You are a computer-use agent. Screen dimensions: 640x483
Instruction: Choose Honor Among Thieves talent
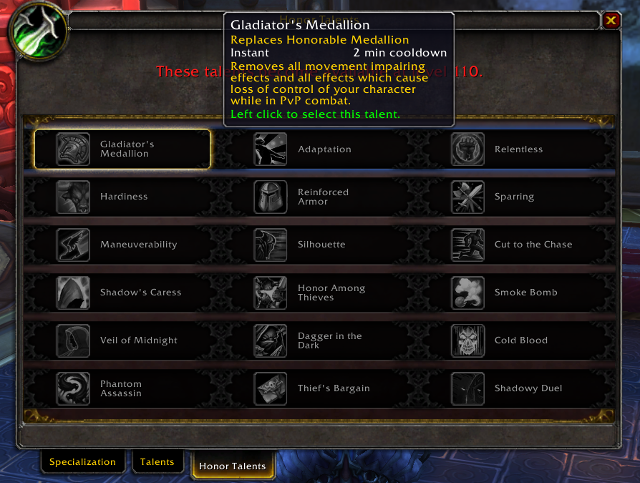point(320,293)
